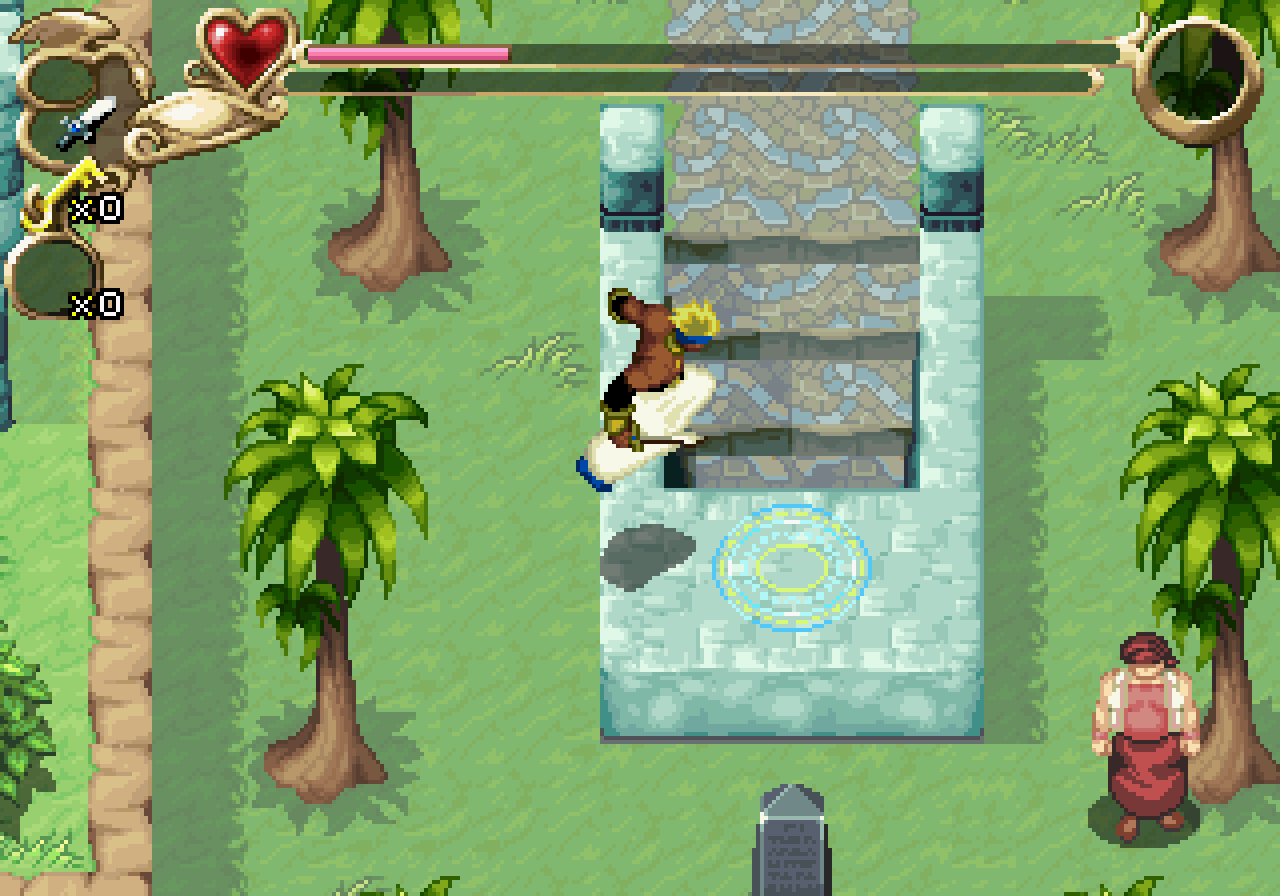Click the empty secondary bar below the health bar

pos(700,80)
